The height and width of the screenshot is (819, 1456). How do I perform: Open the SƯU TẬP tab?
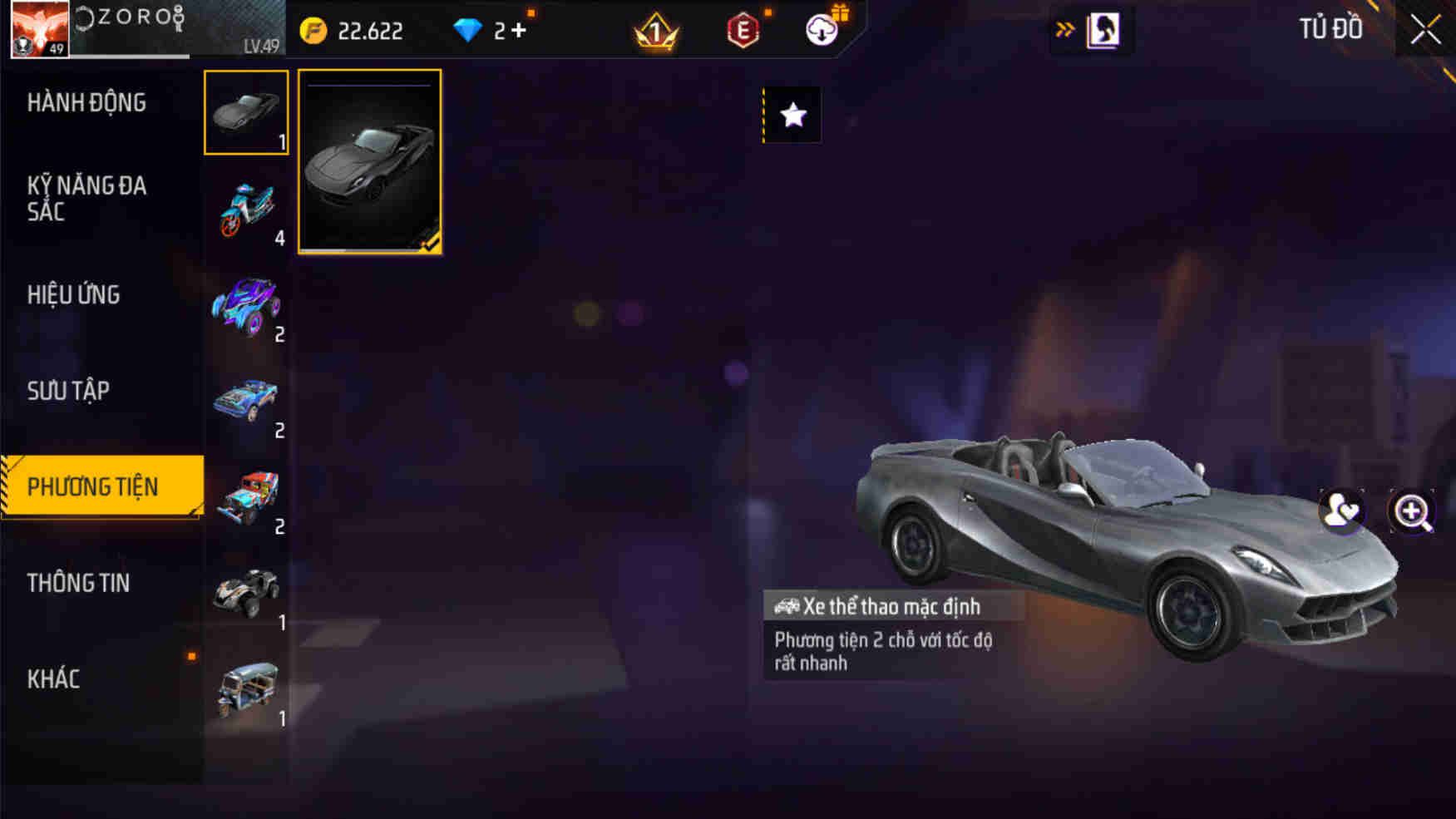tap(72, 389)
